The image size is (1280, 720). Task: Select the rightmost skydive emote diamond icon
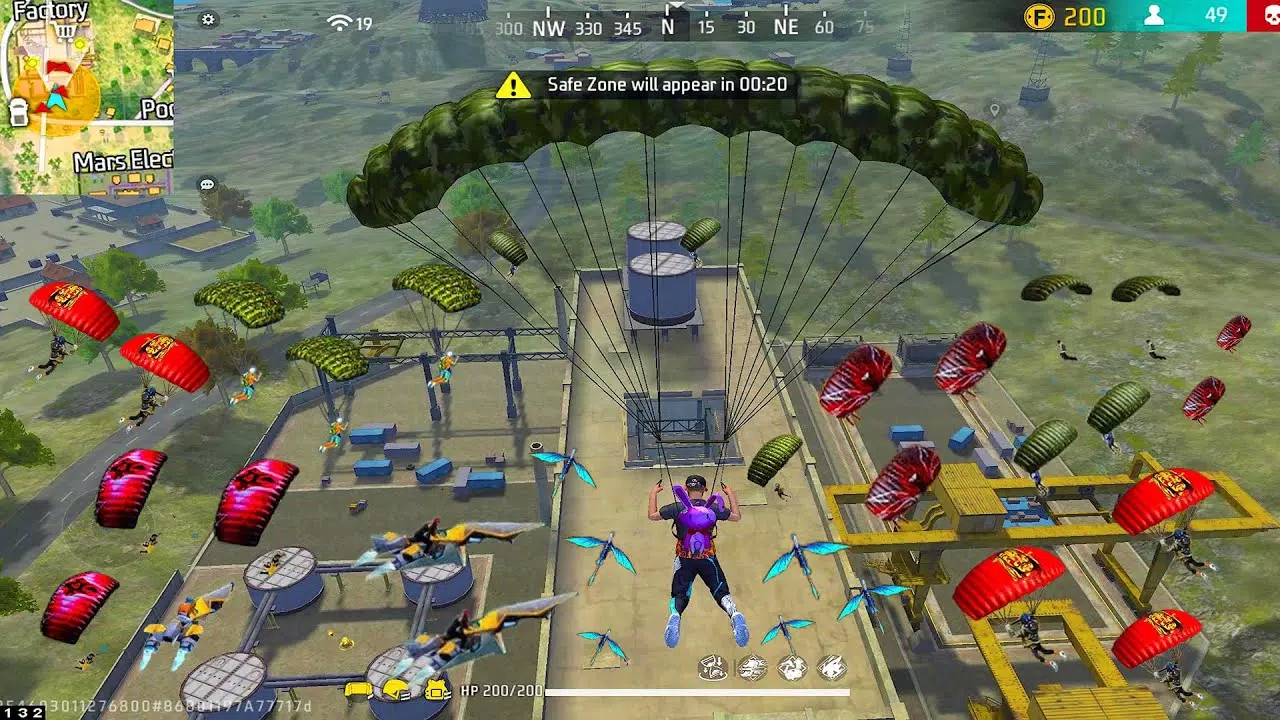tap(832, 666)
